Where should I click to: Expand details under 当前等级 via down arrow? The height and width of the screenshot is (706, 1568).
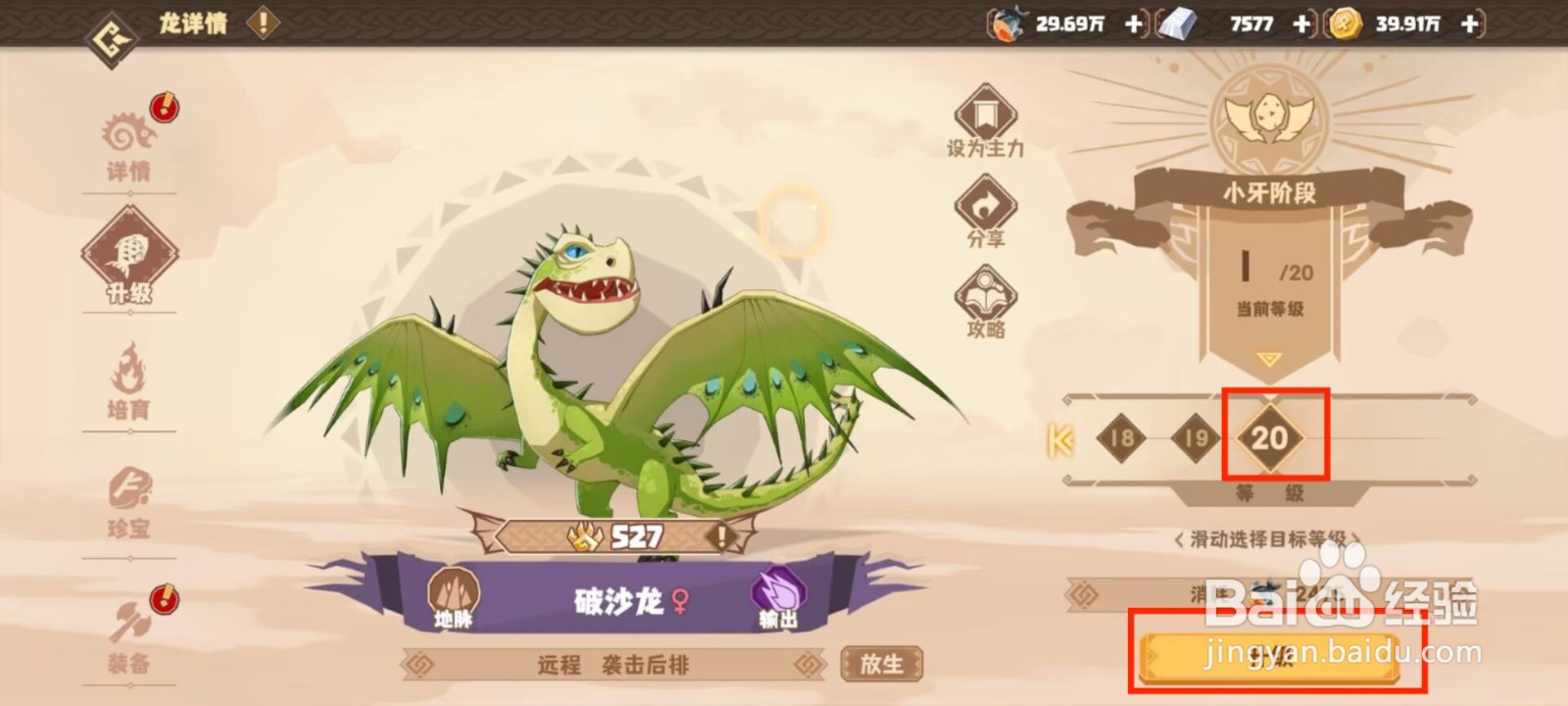pos(1271,357)
